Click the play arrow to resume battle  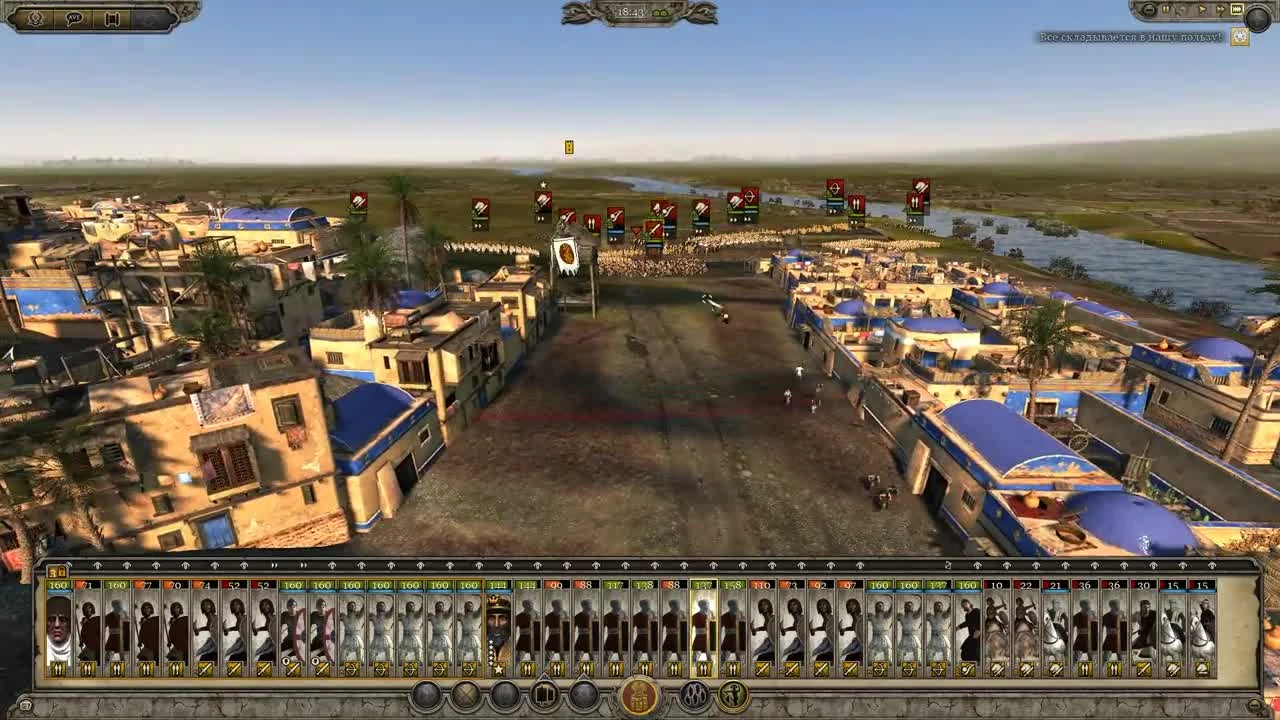click(1203, 9)
